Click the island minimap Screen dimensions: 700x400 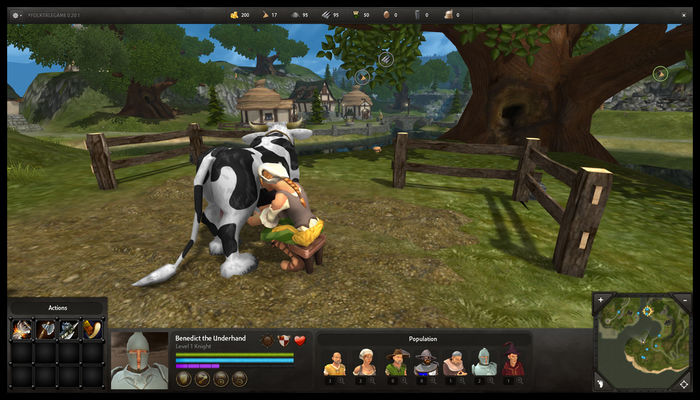645,342
